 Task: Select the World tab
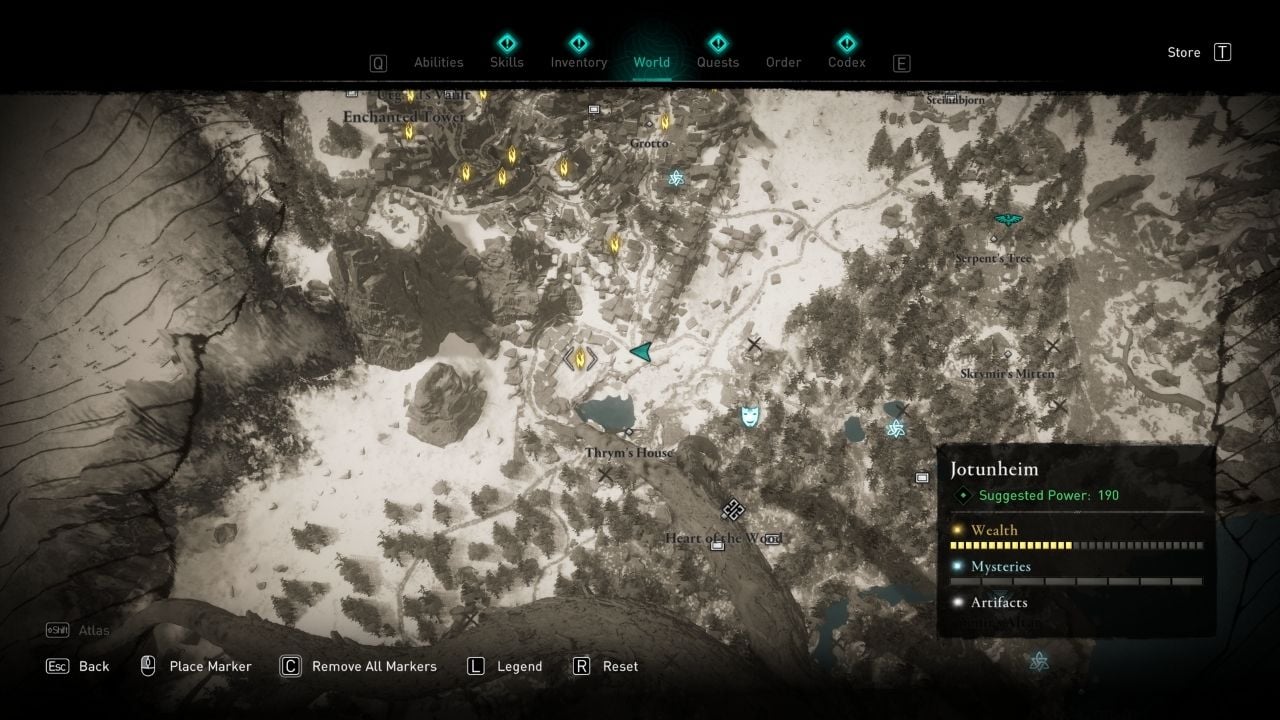click(x=652, y=62)
